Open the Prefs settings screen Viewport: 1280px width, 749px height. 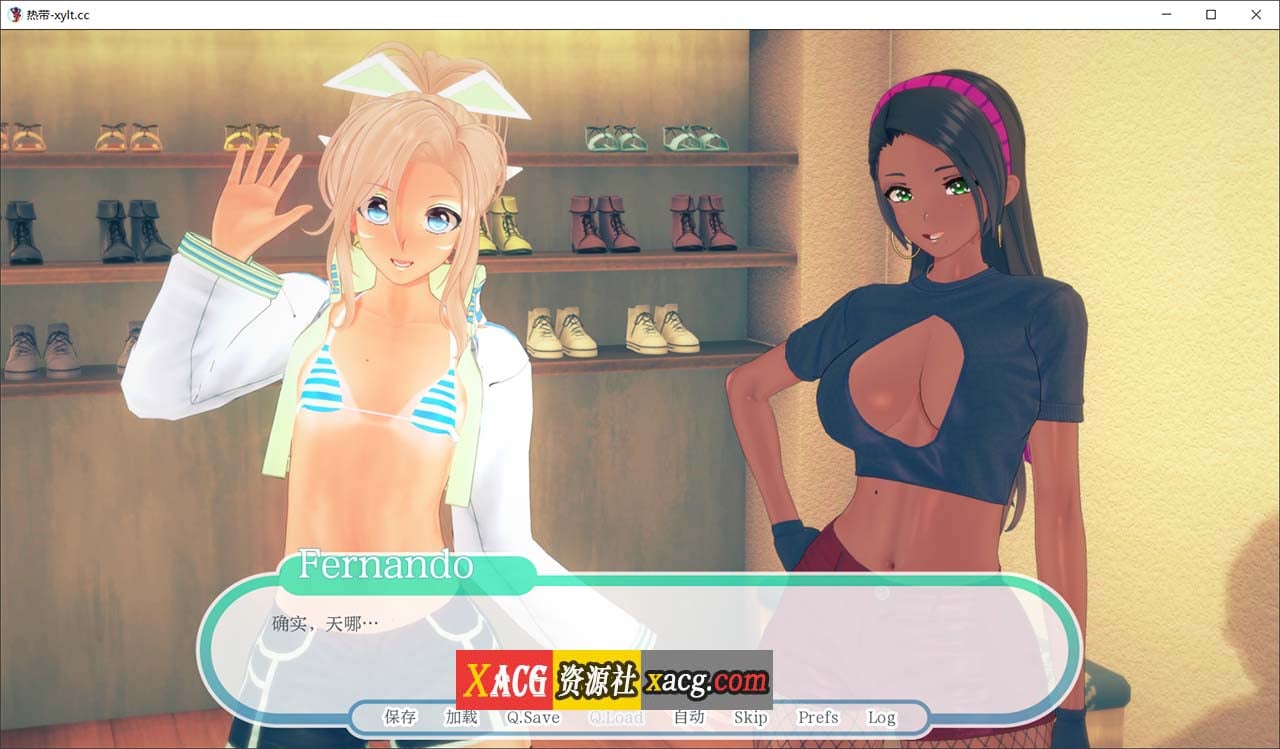coord(817,717)
